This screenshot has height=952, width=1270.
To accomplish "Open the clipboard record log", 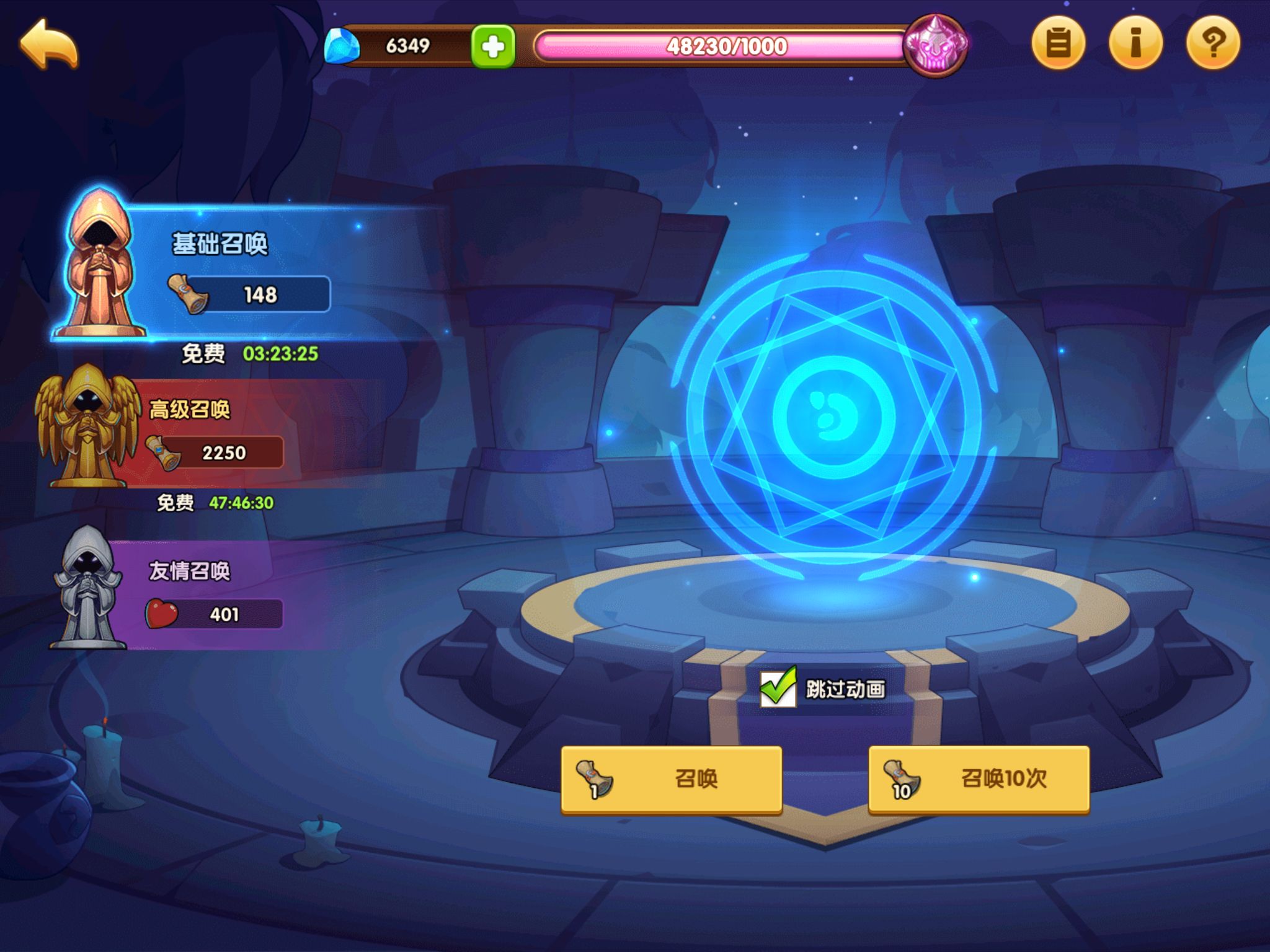I will (1058, 43).
